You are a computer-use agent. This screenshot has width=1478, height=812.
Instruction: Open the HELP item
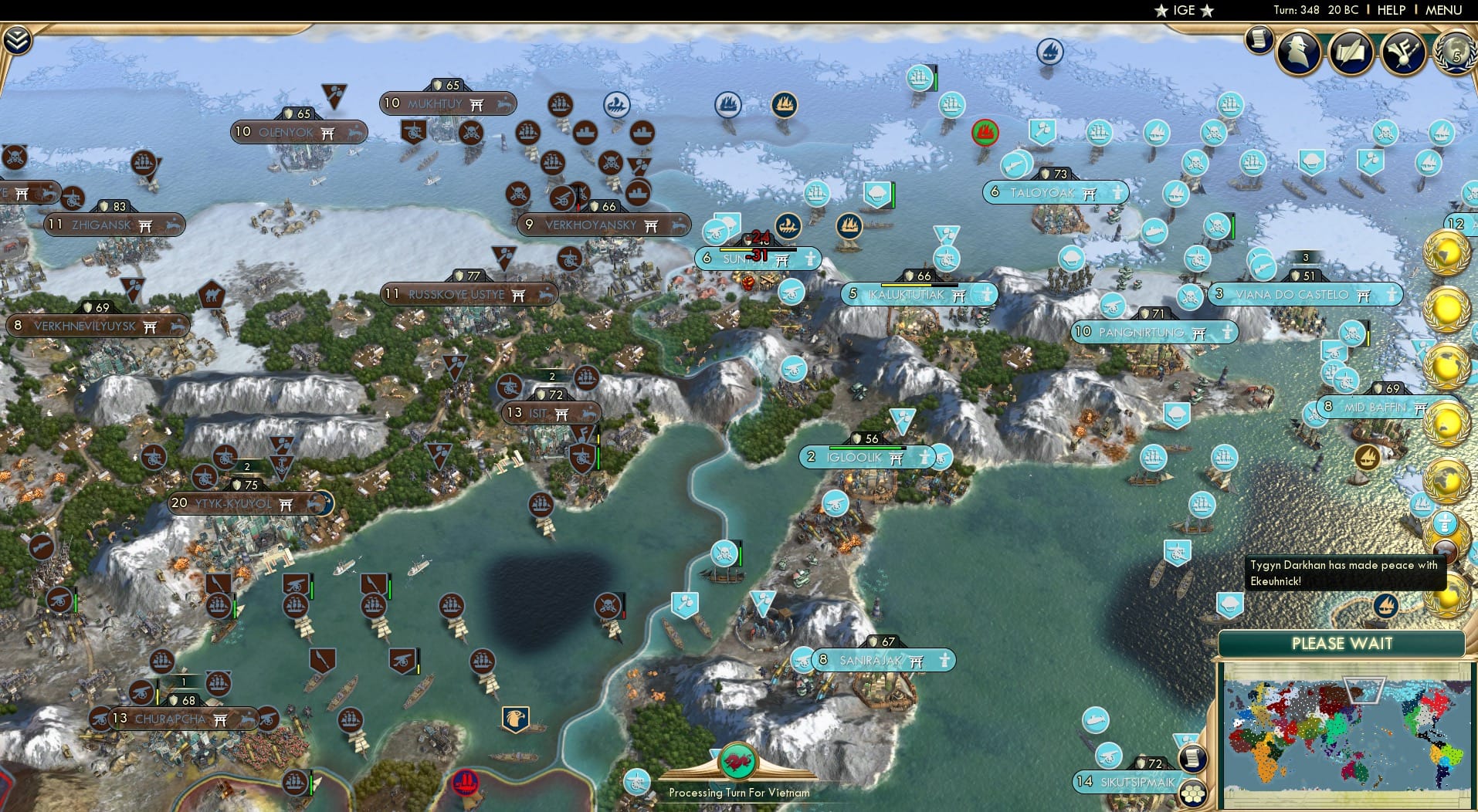pos(1391,10)
